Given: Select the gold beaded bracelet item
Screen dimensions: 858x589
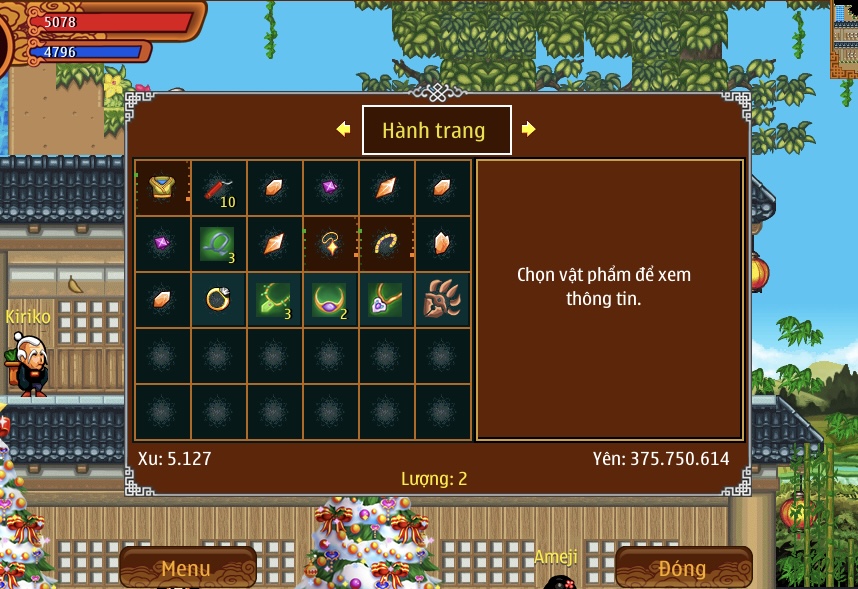Looking at the screenshot, I should pos(386,244).
